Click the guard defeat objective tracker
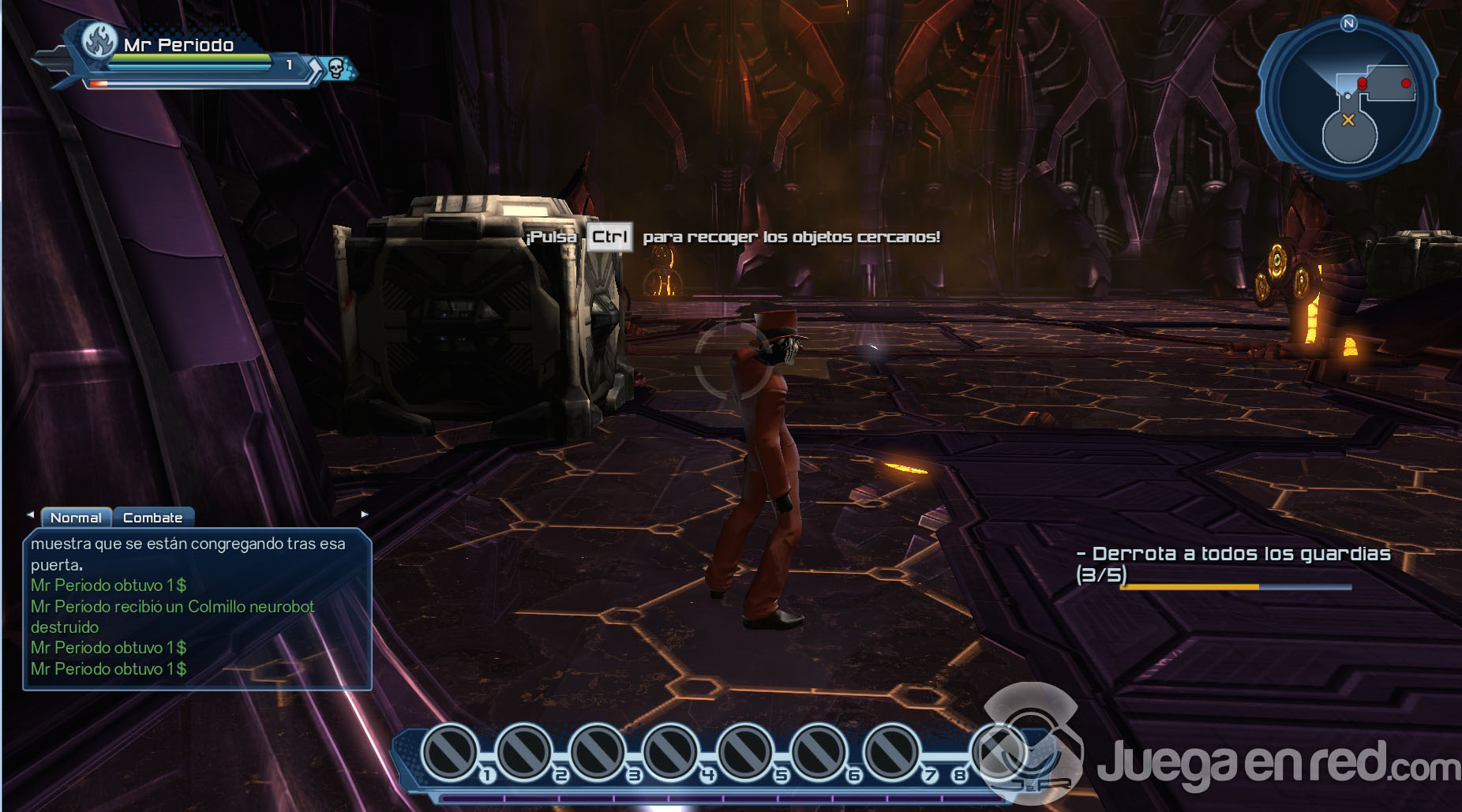This screenshot has height=812, width=1462. coord(1233,564)
